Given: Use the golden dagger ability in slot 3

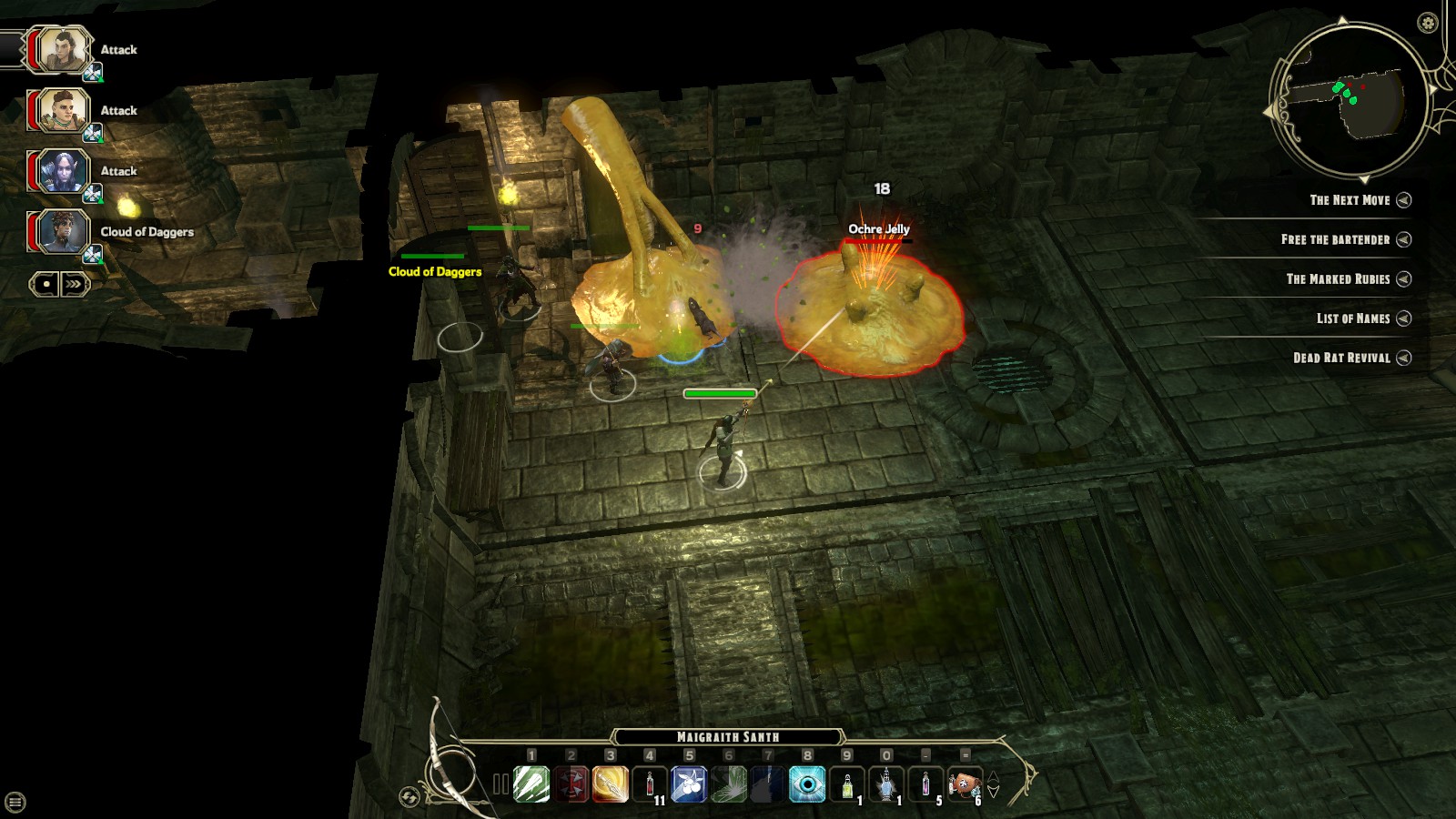Looking at the screenshot, I should point(610,784).
